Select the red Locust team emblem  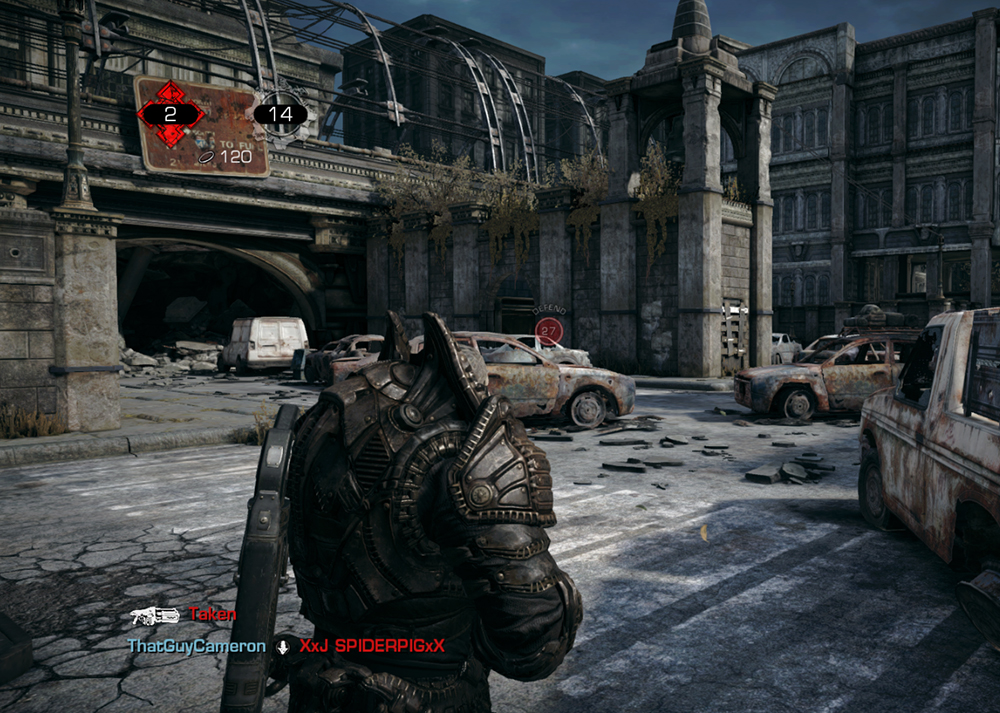click(x=169, y=114)
